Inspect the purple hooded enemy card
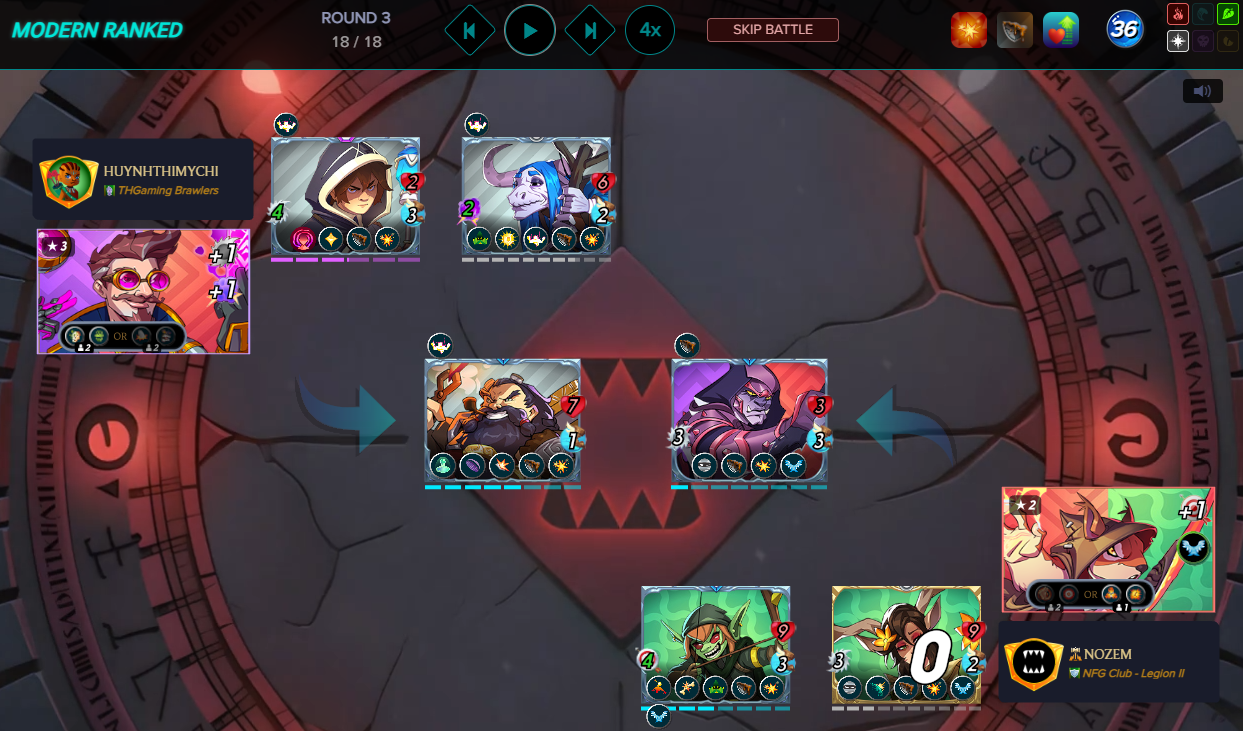The width and height of the screenshot is (1243, 731). tap(749, 420)
